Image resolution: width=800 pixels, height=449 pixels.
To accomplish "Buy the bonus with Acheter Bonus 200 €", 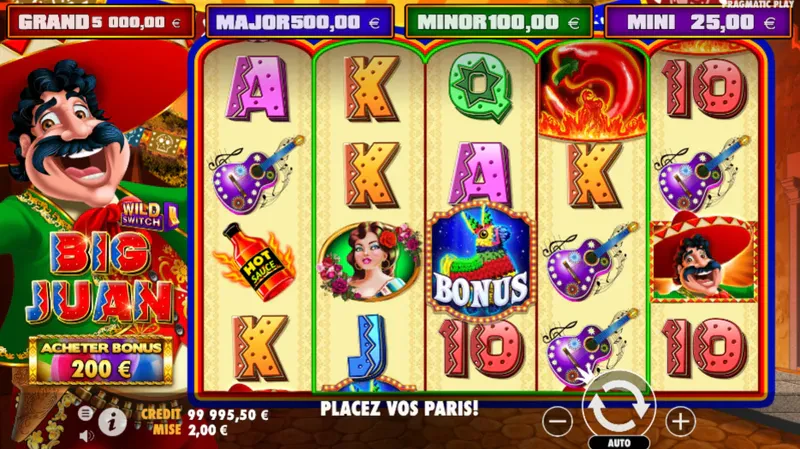I will click(x=101, y=360).
